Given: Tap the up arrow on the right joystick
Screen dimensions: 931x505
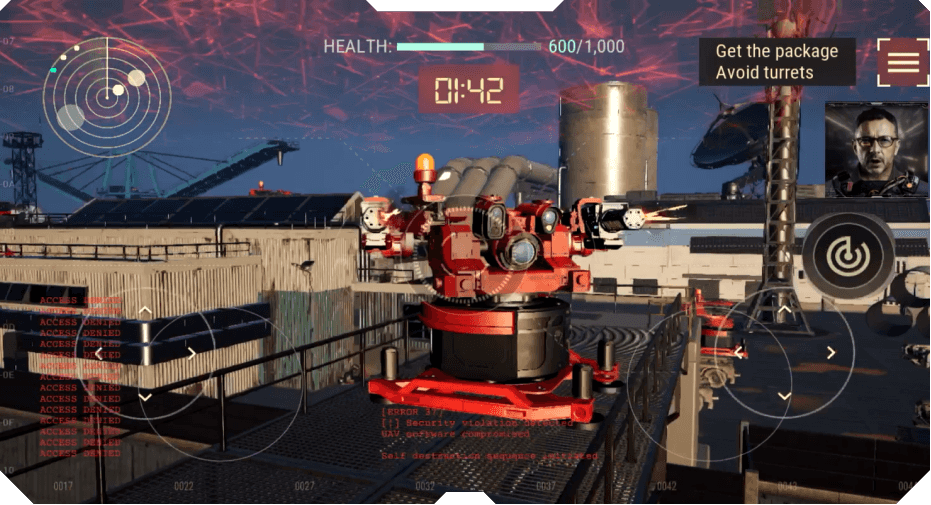Looking at the screenshot, I should click(785, 308).
